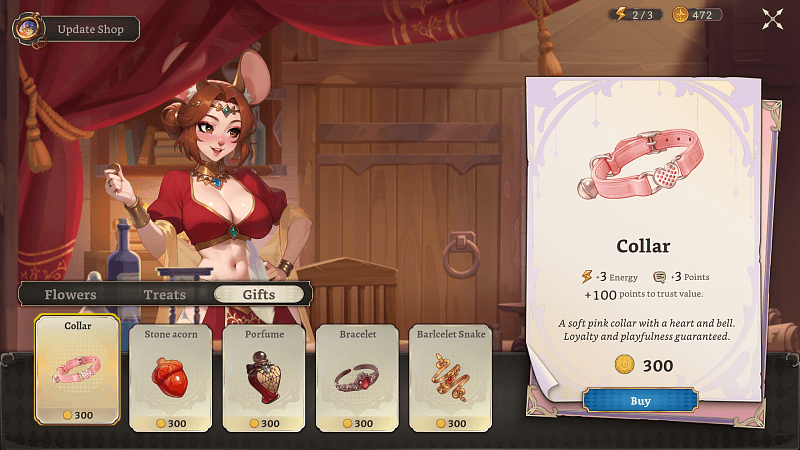Close the shop with the X icon

tap(772, 17)
